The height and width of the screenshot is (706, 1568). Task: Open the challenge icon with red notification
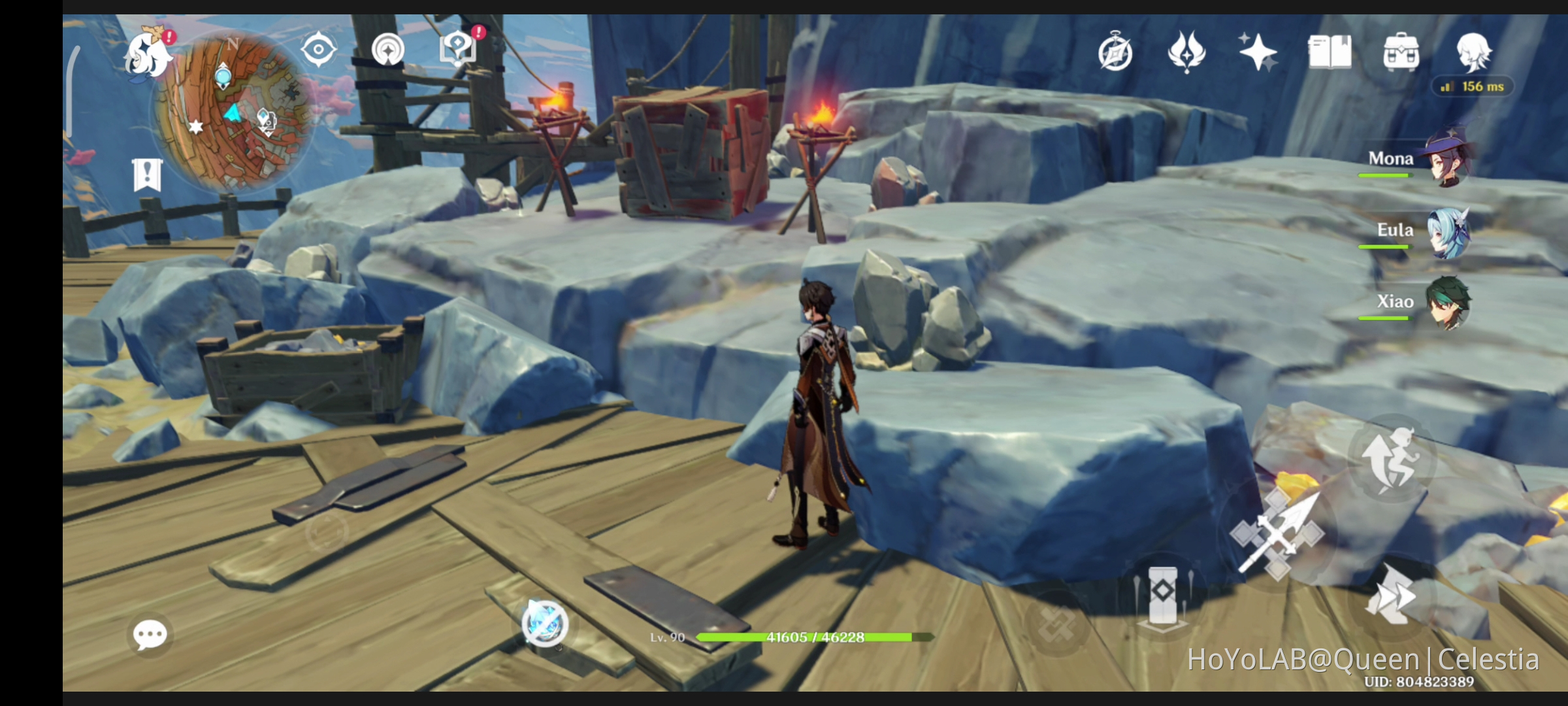pyautogui.click(x=457, y=47)
